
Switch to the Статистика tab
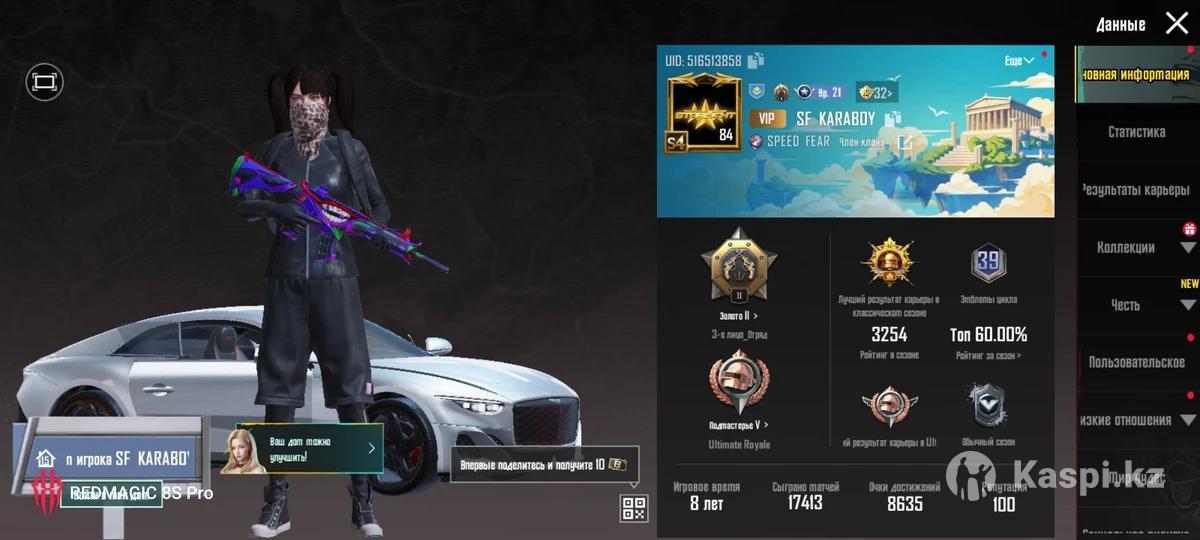click(x=1136, y=132)
